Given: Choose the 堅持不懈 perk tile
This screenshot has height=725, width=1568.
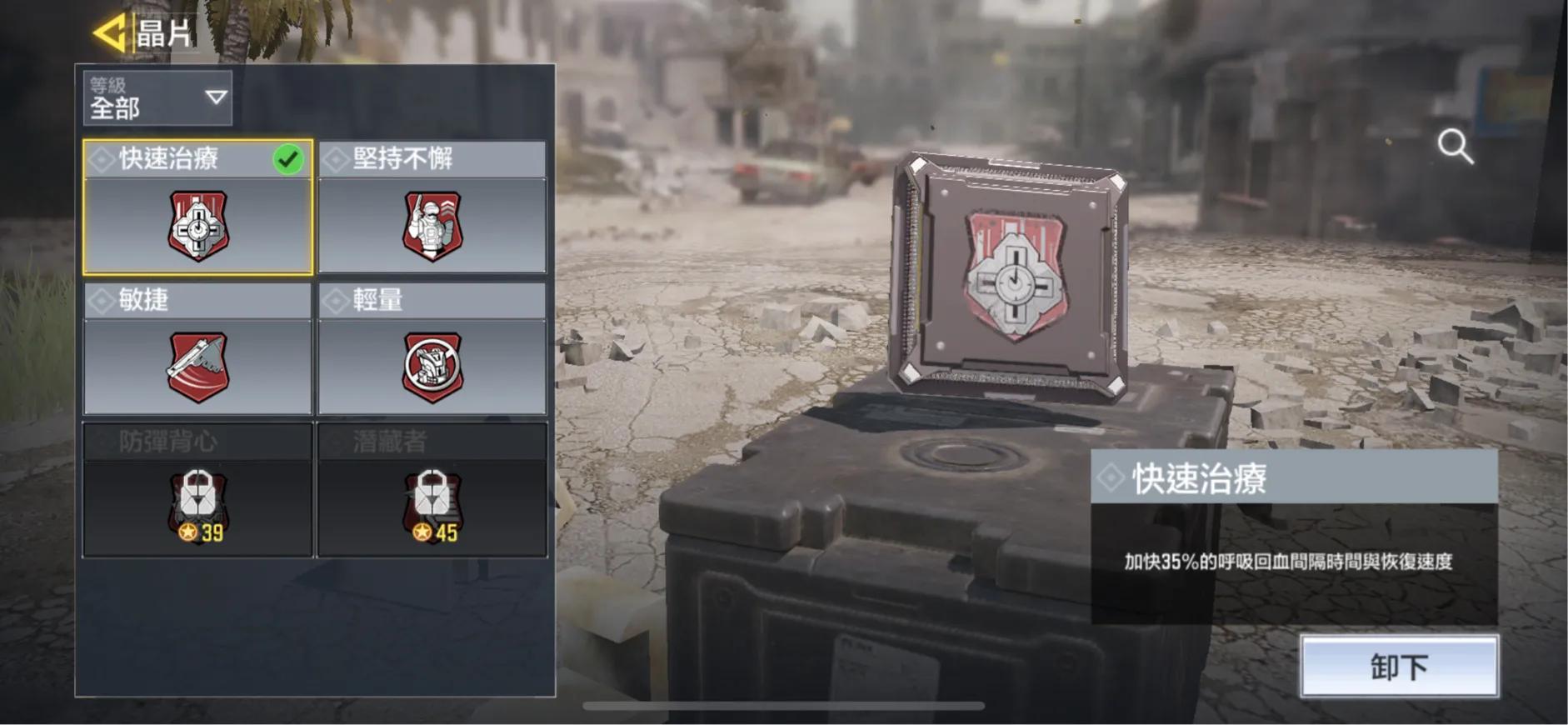Looking at the screenshot, I should [x=432, y=208].
